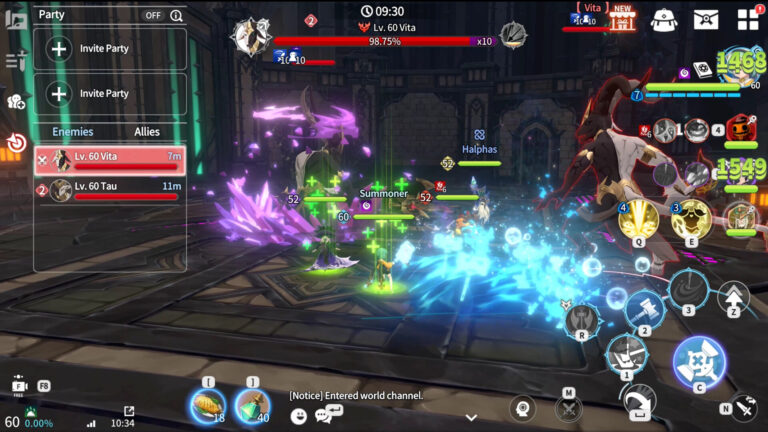
Task: Click the party info icon beside OFF
Action: [x=176, y=15]
